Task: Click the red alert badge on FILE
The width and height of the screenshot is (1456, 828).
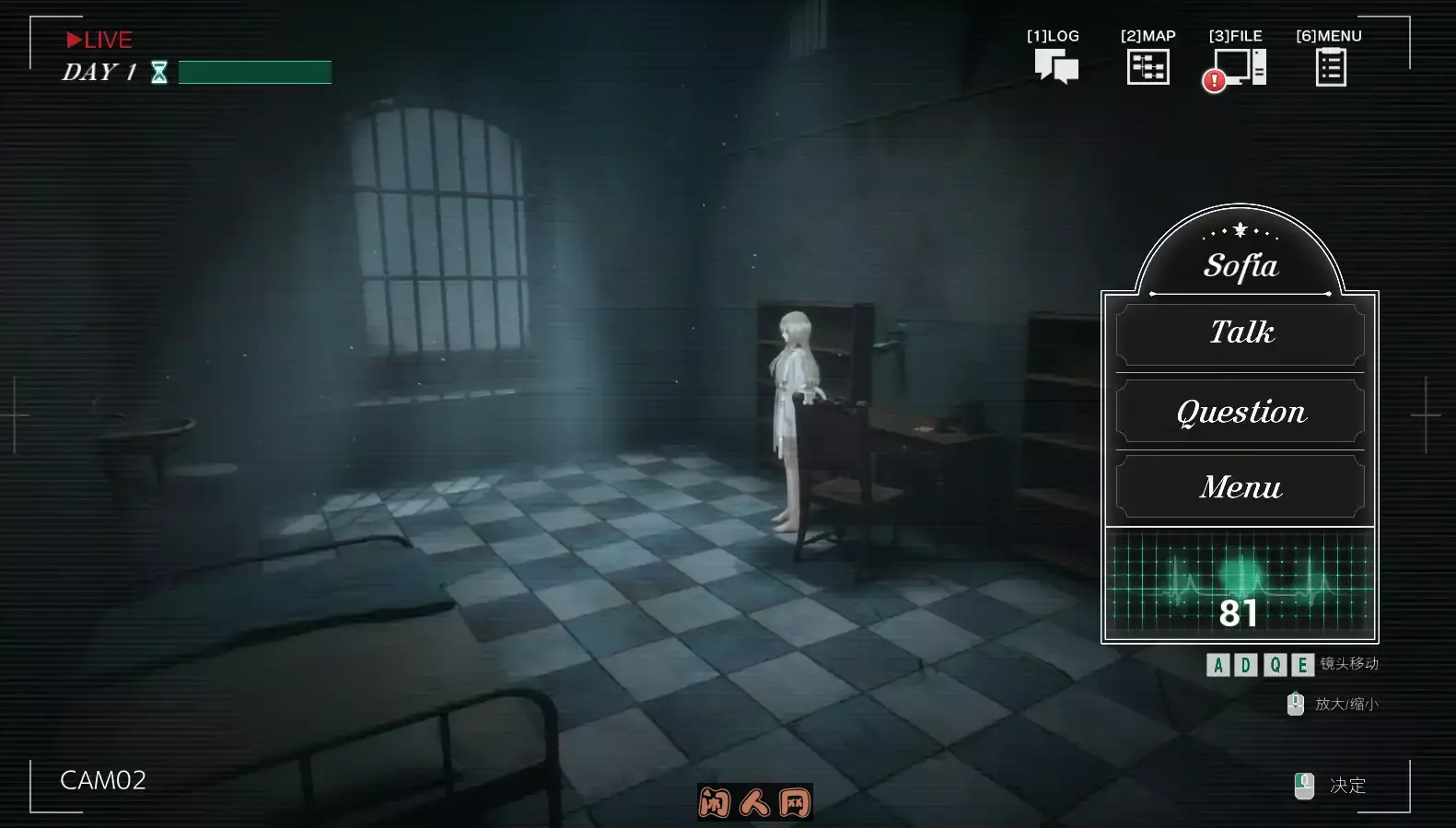Action: point(1214,79)
